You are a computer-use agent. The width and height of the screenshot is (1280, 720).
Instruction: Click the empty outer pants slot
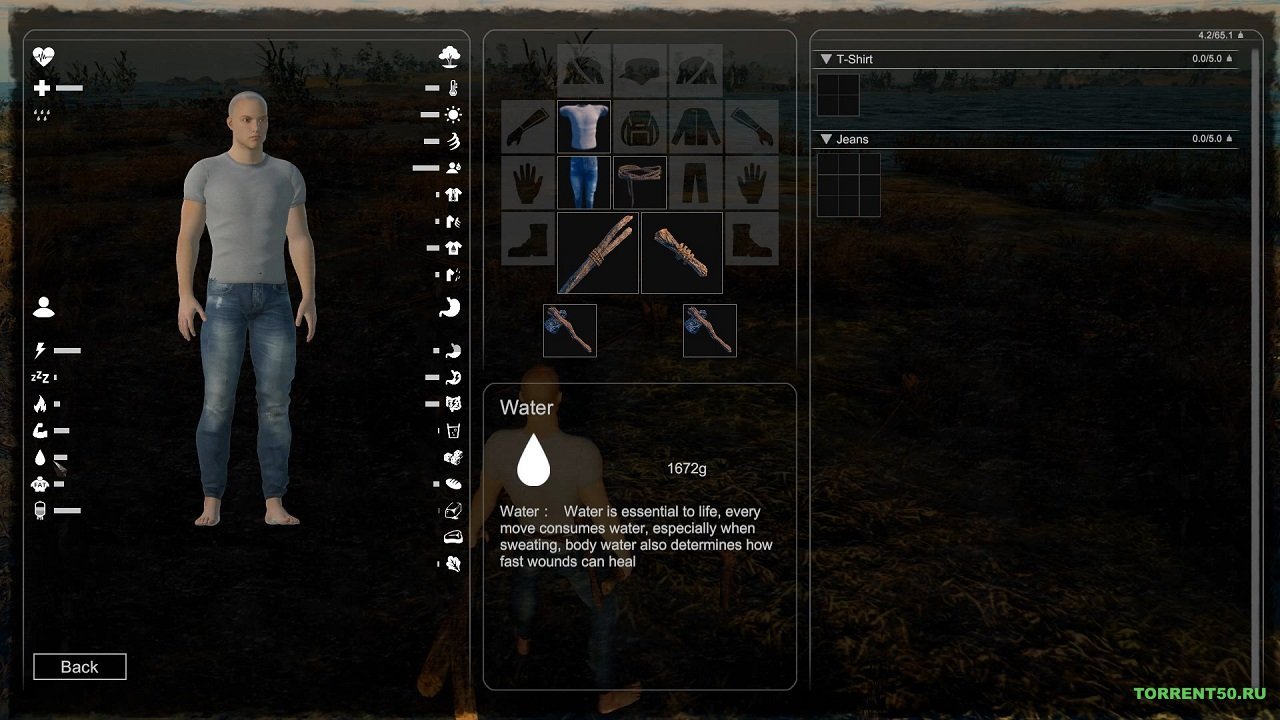pos(696,182)
